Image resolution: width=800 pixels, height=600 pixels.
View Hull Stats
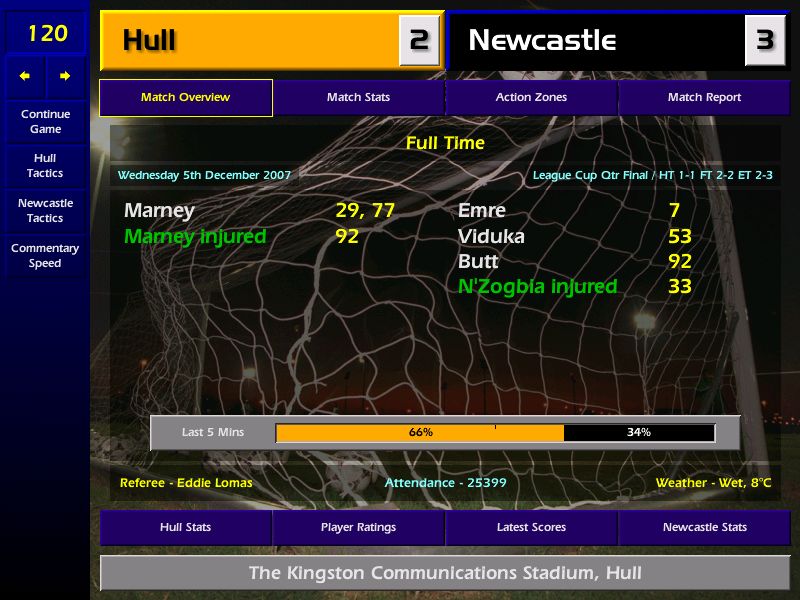tap(185, 527)
